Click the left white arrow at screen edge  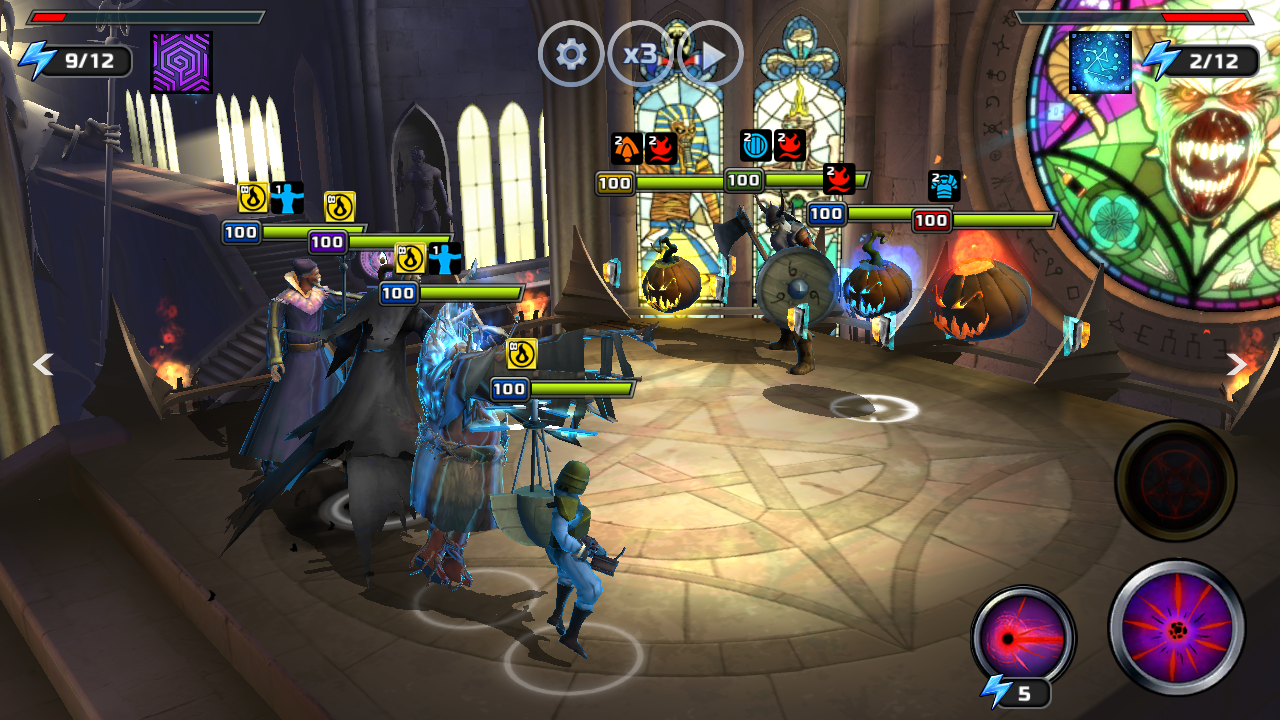tap(43, 364)
